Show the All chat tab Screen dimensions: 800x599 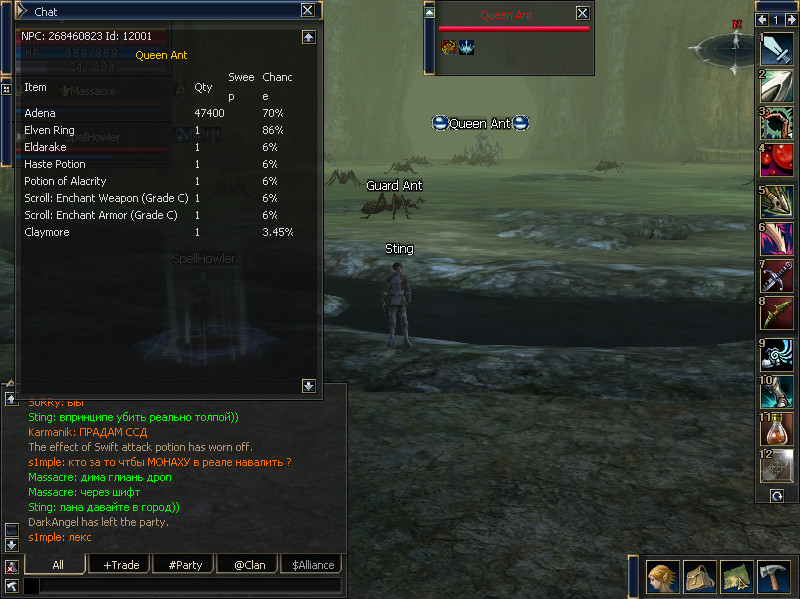pyautogui.click(x=57, y=565)
